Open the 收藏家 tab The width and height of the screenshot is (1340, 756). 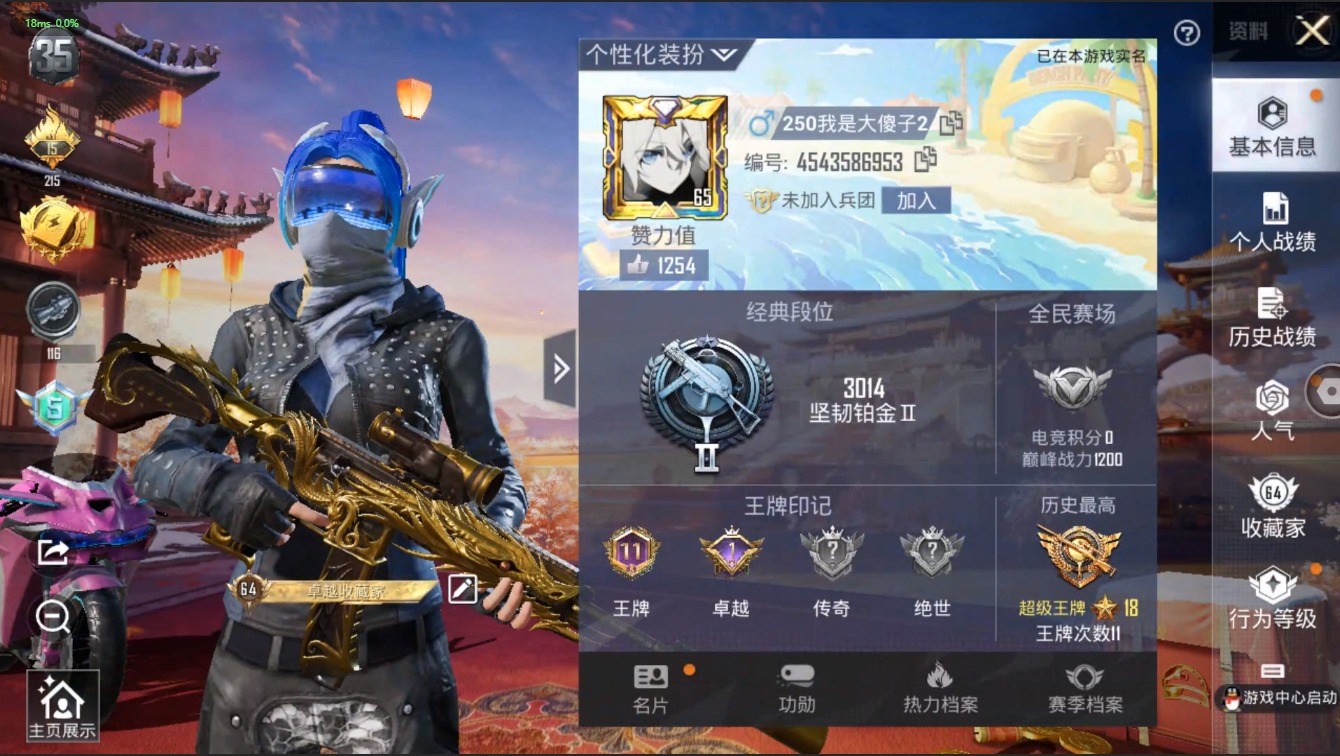1272,507
